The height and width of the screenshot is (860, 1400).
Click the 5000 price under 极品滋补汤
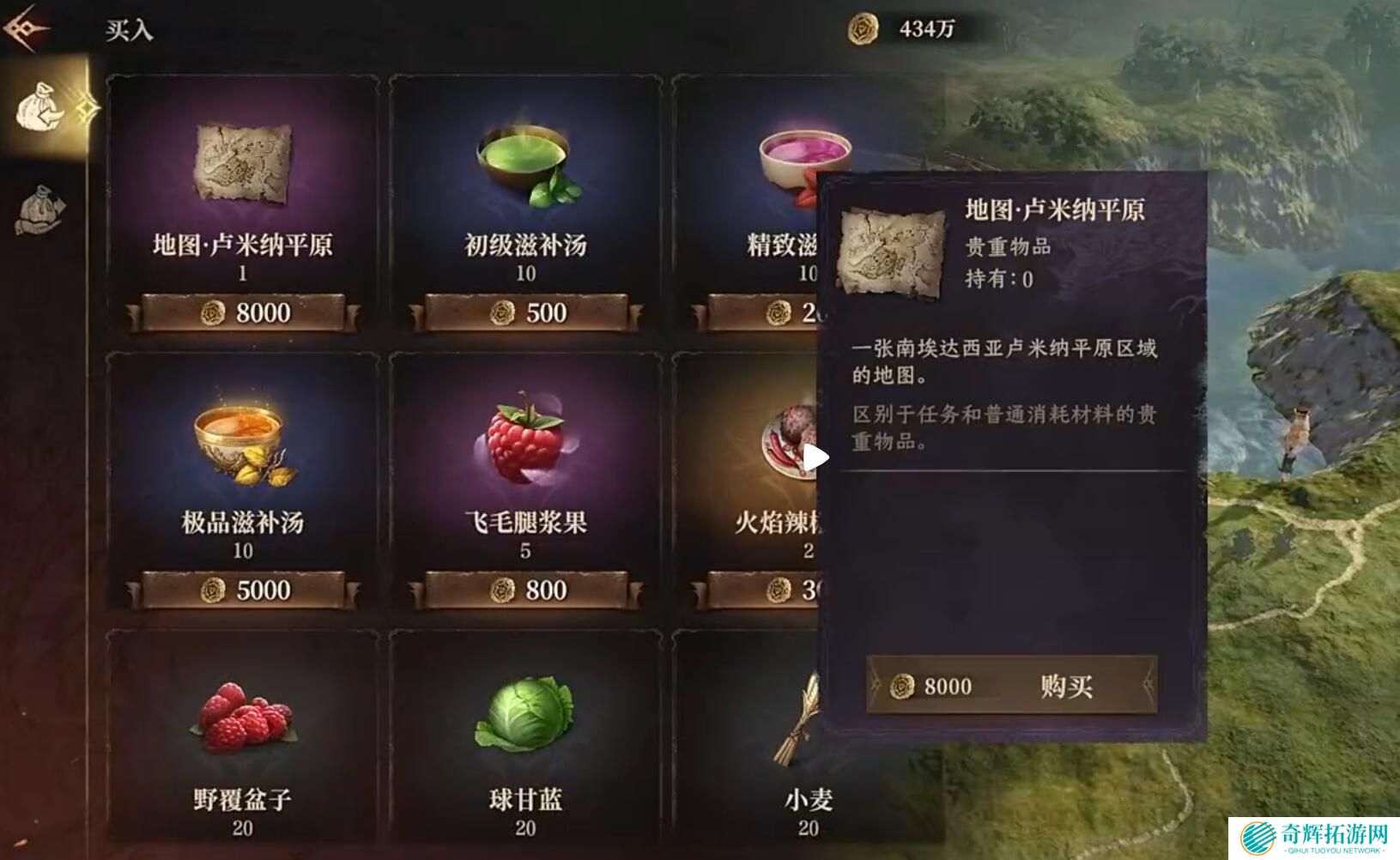point(244,590)
